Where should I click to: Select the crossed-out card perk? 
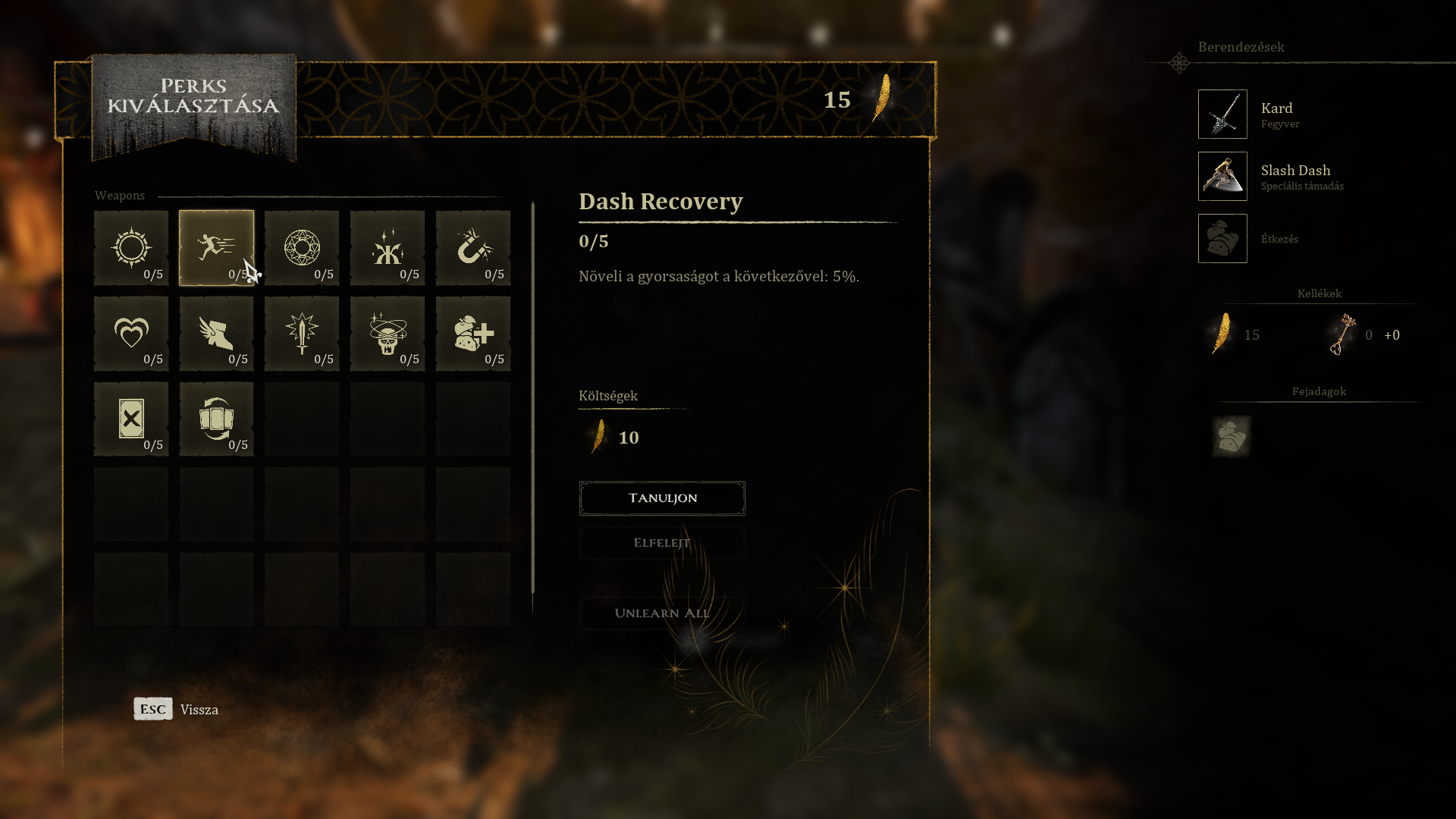(131, 419)
